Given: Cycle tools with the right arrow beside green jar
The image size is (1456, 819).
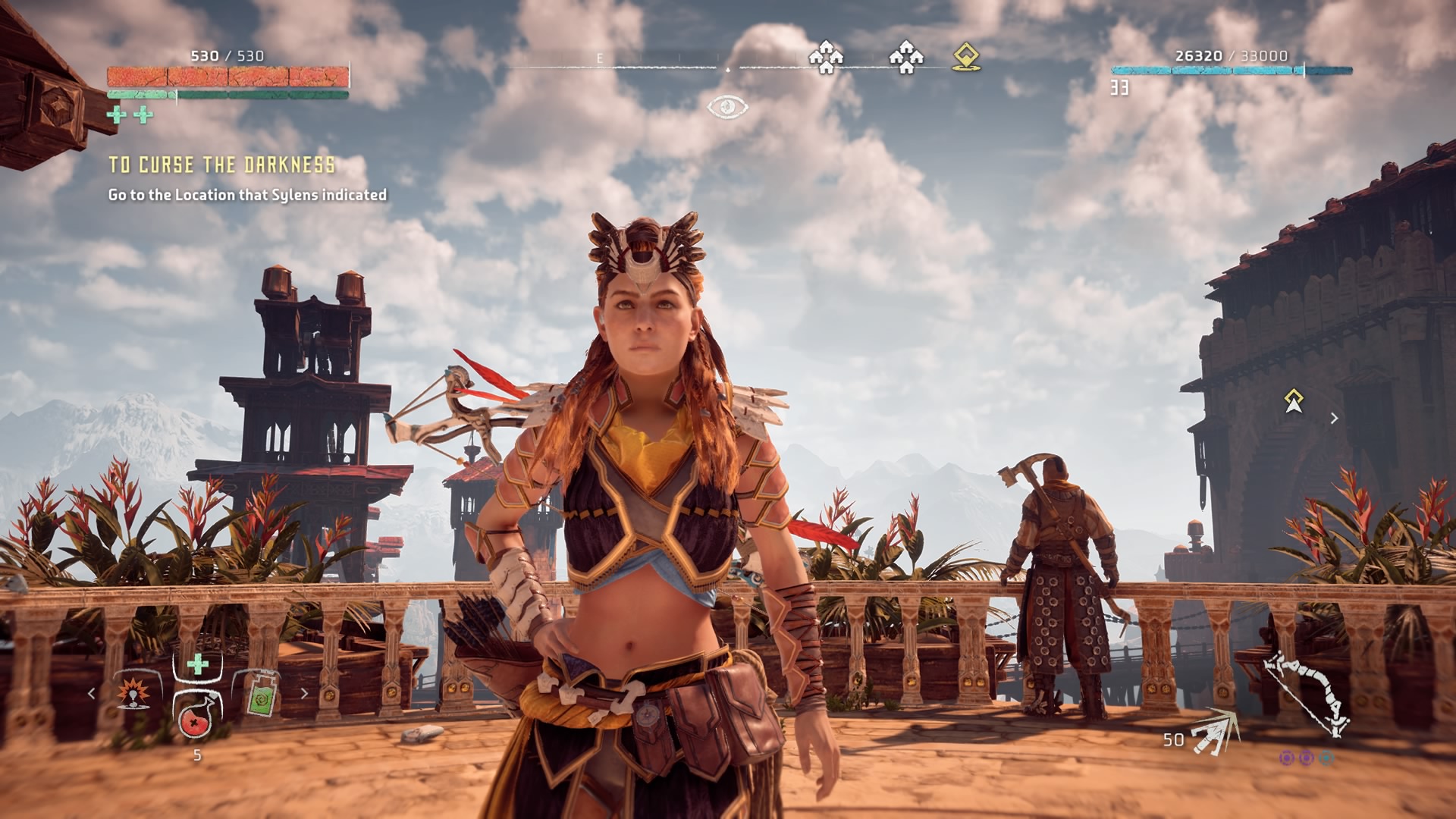Looking at the screenshot, I should [x=305, y=692].
